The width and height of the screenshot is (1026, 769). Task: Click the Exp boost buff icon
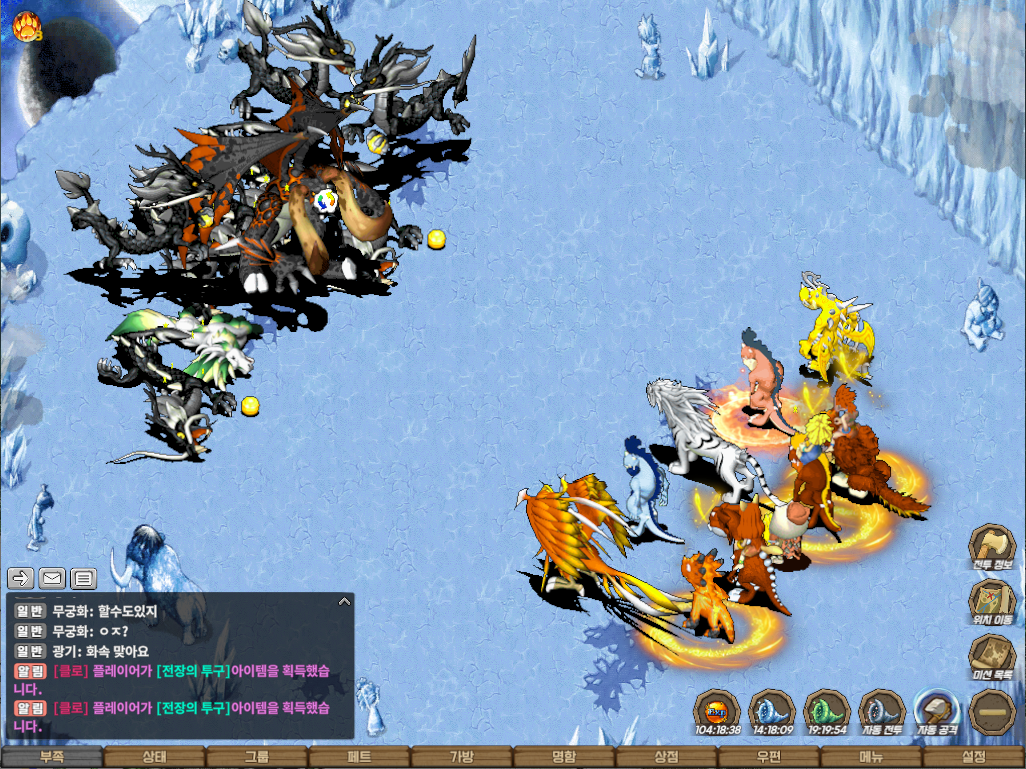click(717, 712)
